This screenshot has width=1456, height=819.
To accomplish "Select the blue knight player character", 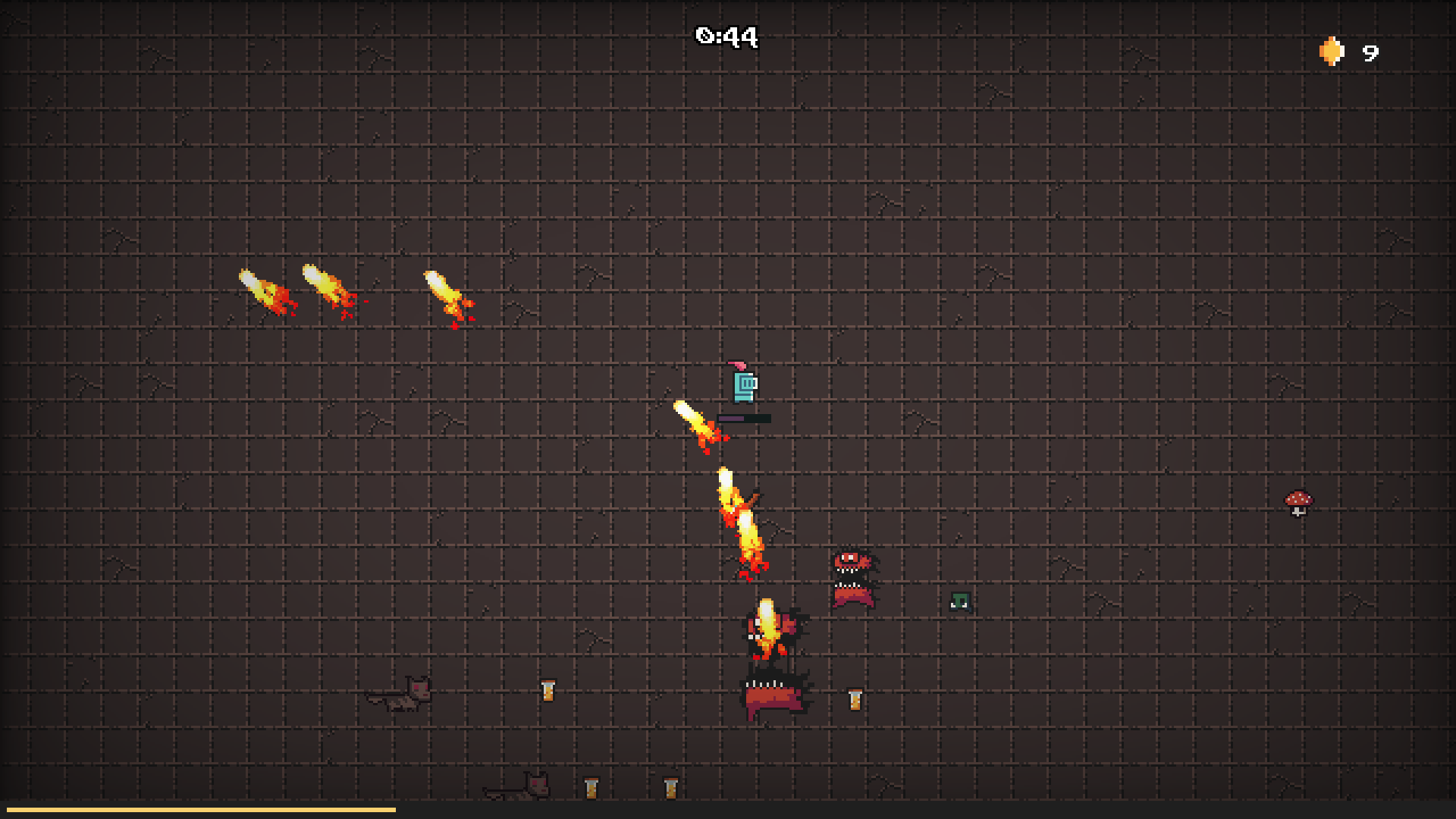I will pyautogui.click(x=743, y=387).
